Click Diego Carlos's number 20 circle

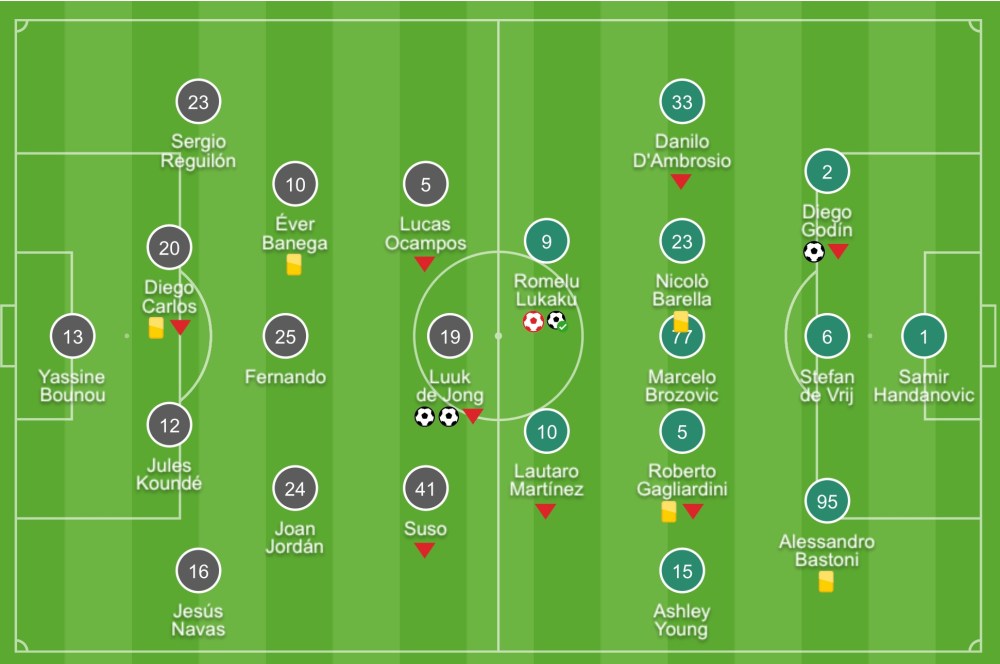coord(170,248)
